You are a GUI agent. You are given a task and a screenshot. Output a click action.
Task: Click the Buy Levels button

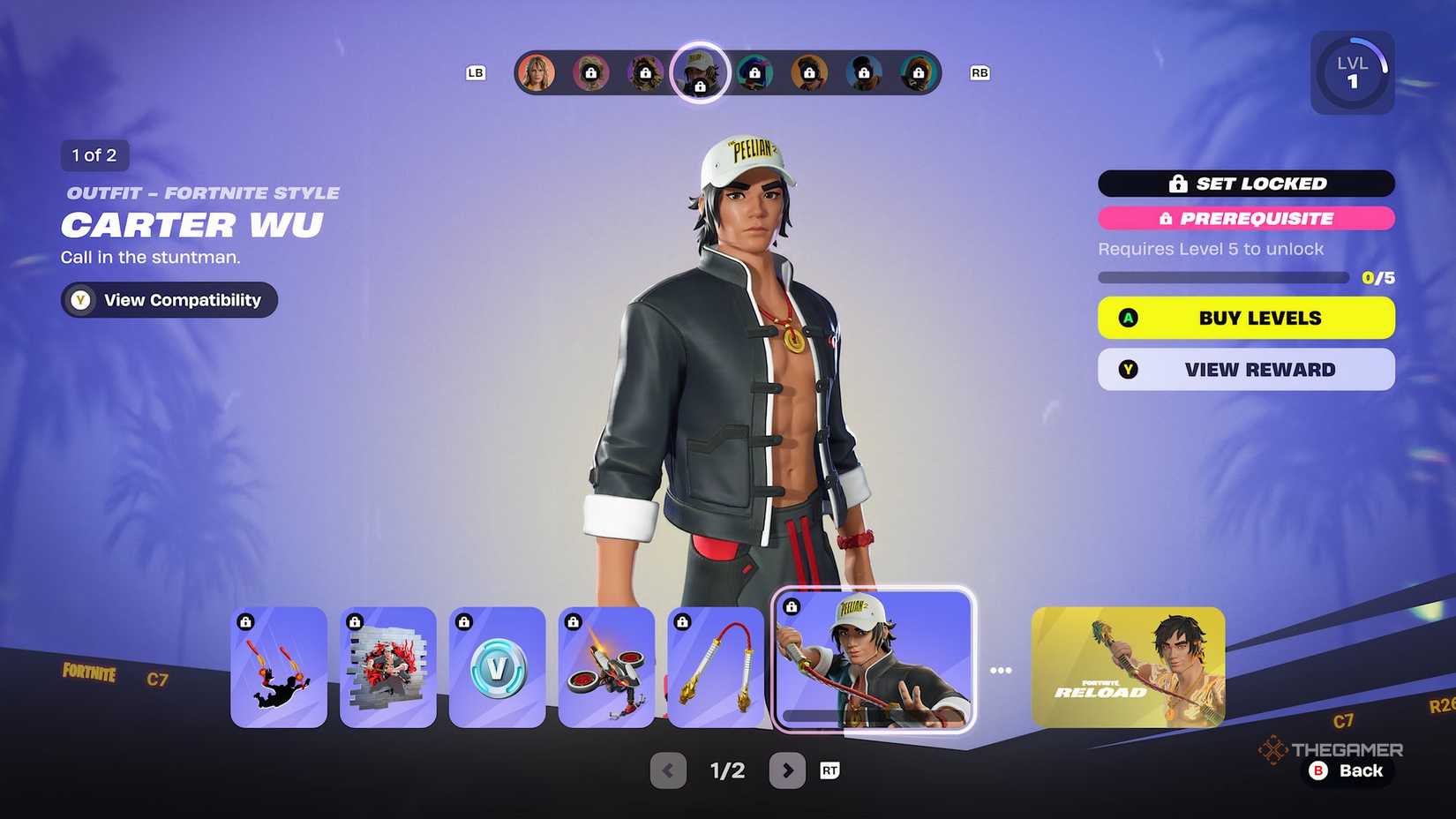pyautogui.click(x=1246, y=318)
